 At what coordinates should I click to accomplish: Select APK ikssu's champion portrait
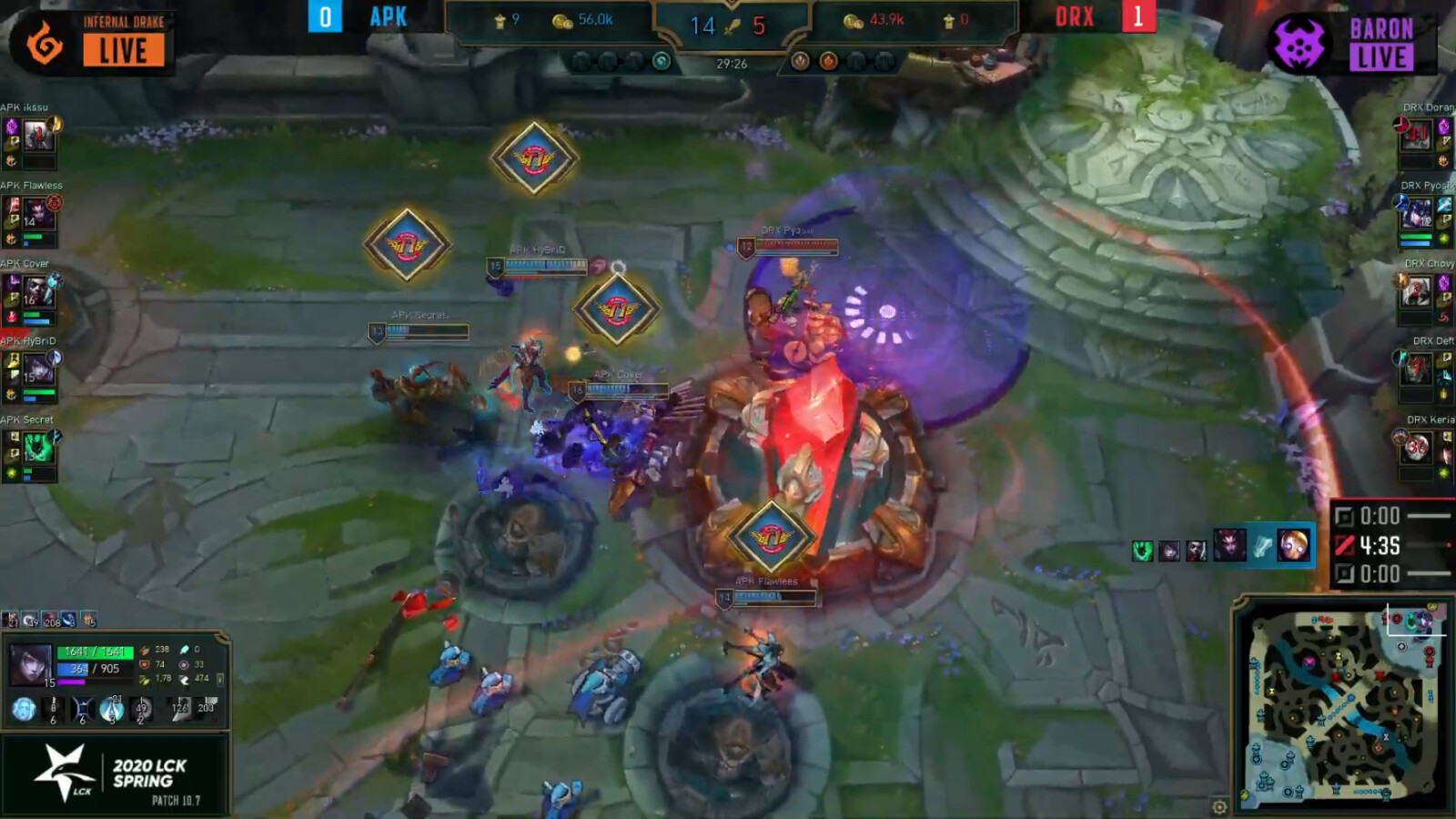[38, 136]
